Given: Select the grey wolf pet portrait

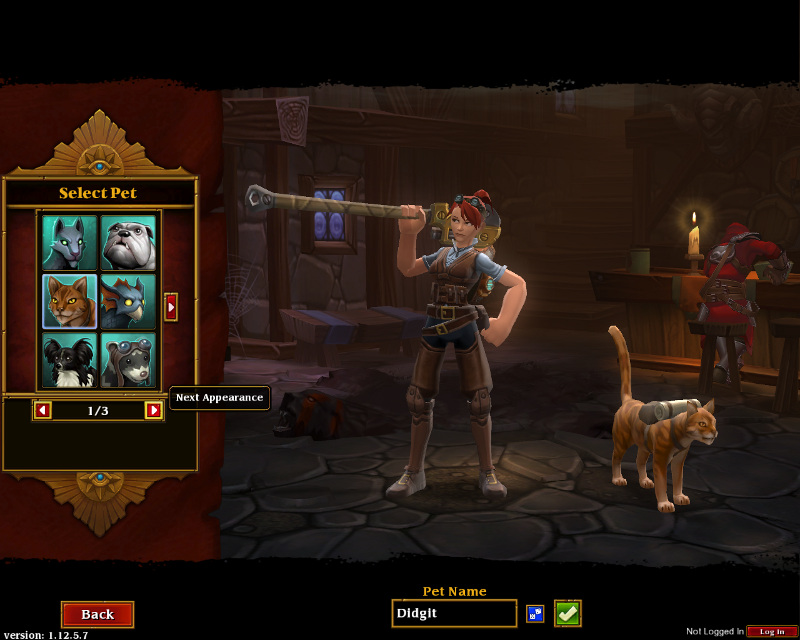Looking at the screenshot, I should tap(70, 243).
